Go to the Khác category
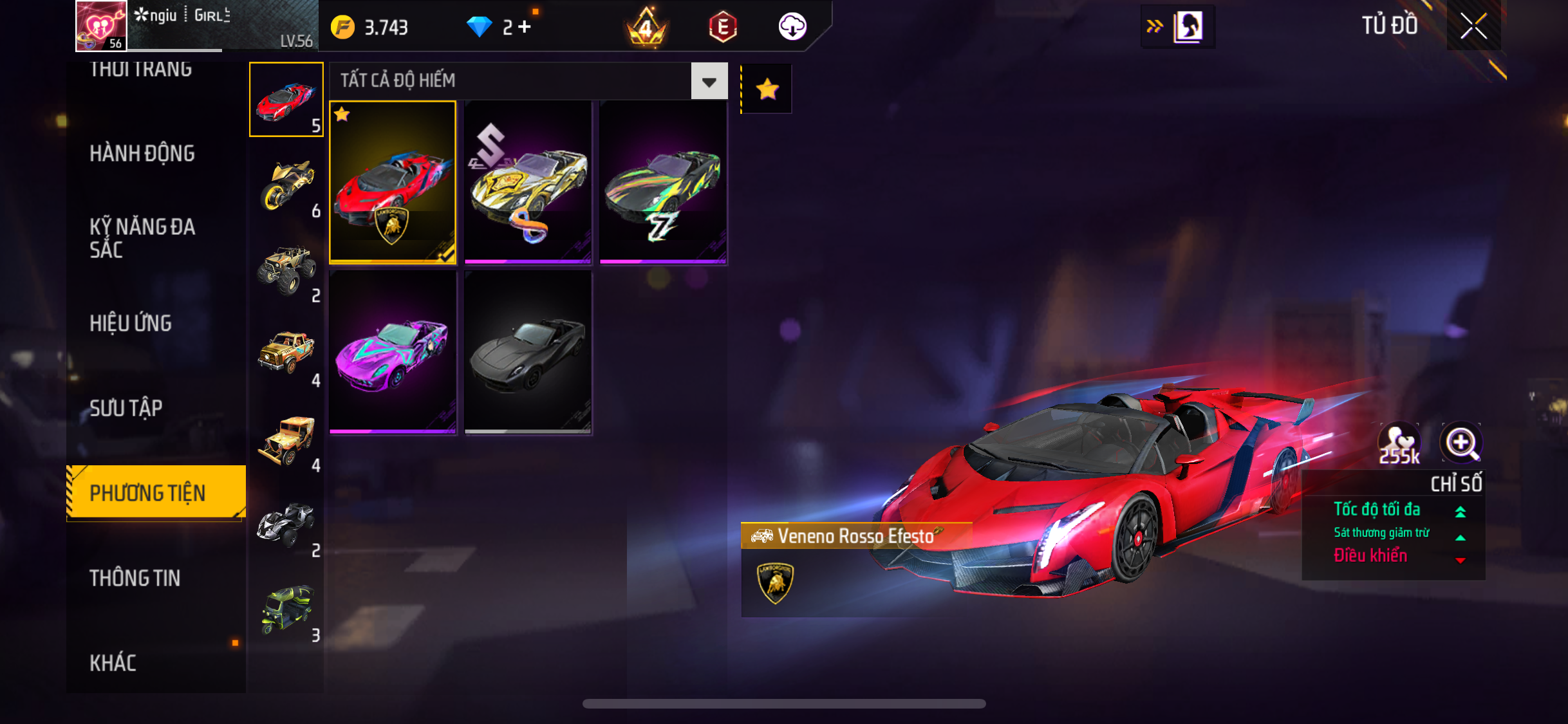 pyautogui.click(x=113, y=663)
